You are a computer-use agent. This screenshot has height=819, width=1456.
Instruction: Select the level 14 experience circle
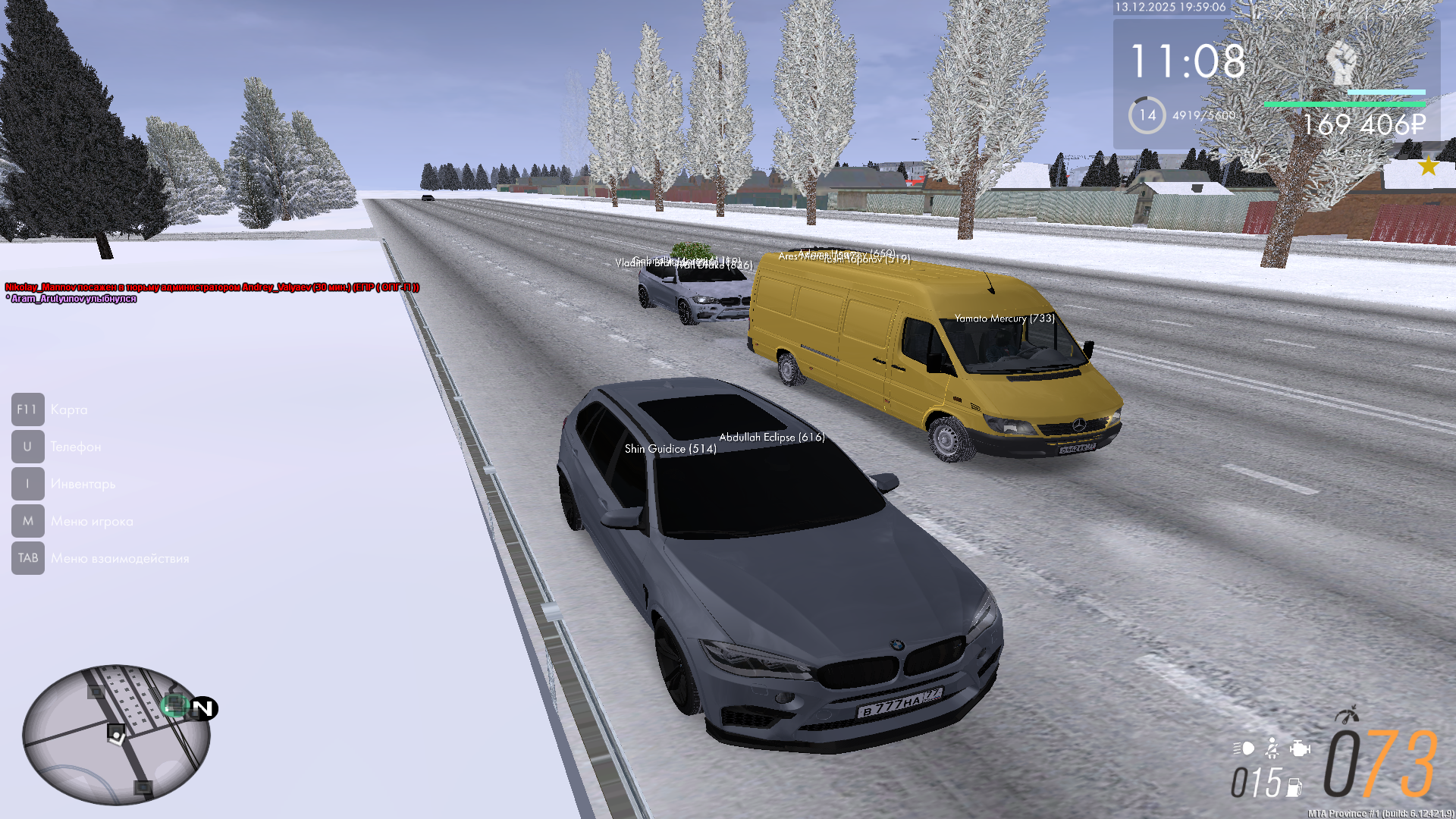tap(1147, 115)
